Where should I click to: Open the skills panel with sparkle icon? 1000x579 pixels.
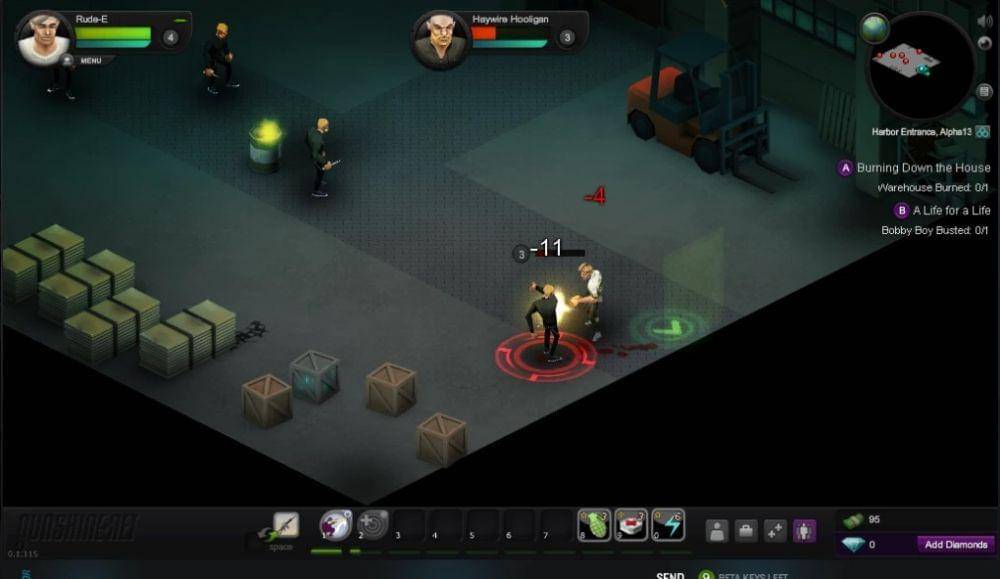pos(775,531)
